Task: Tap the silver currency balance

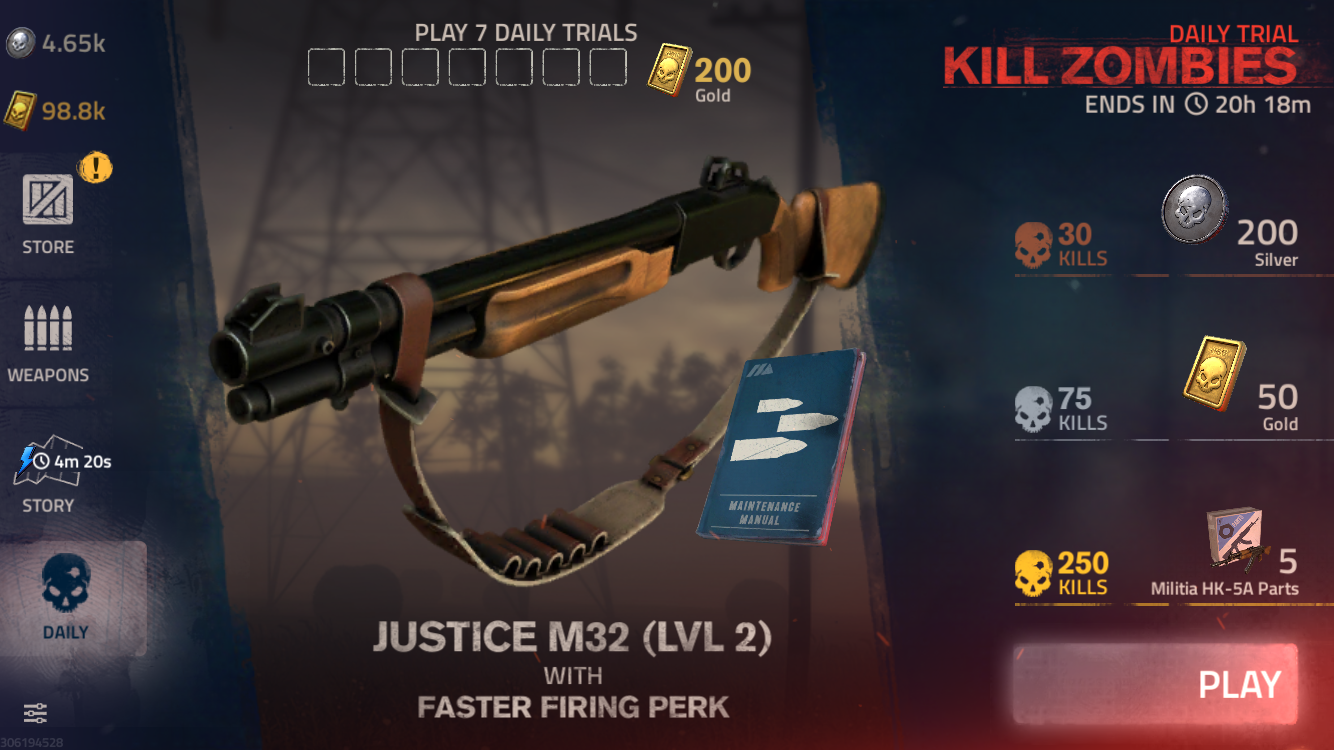Action: pos(56,44)
